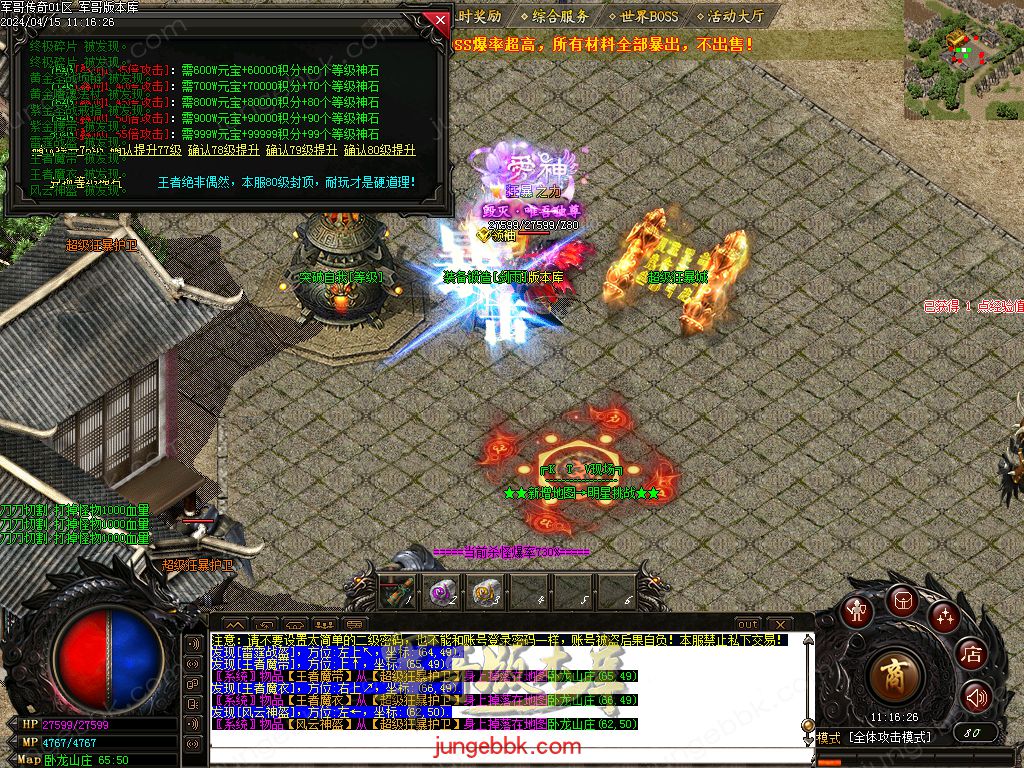
Task: Open the 店 shop button
Action: click(971, 655)
